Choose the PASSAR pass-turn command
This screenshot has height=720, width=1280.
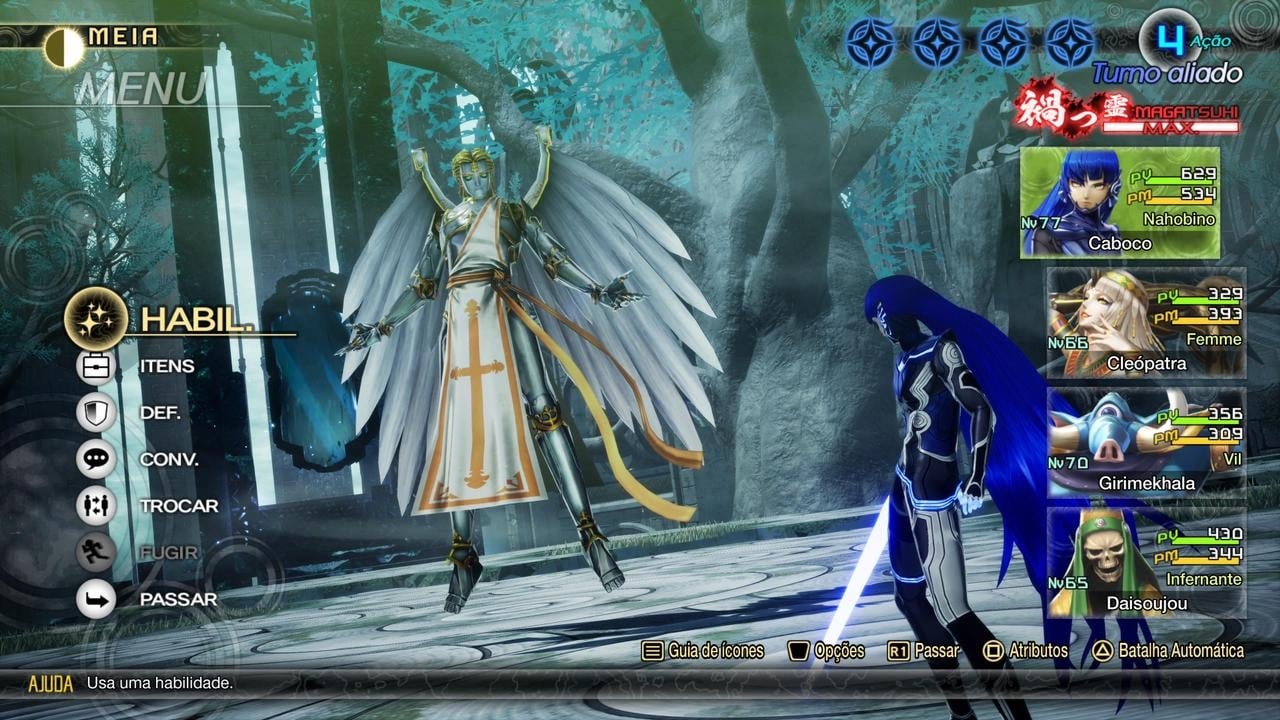(x=177, y=599)
